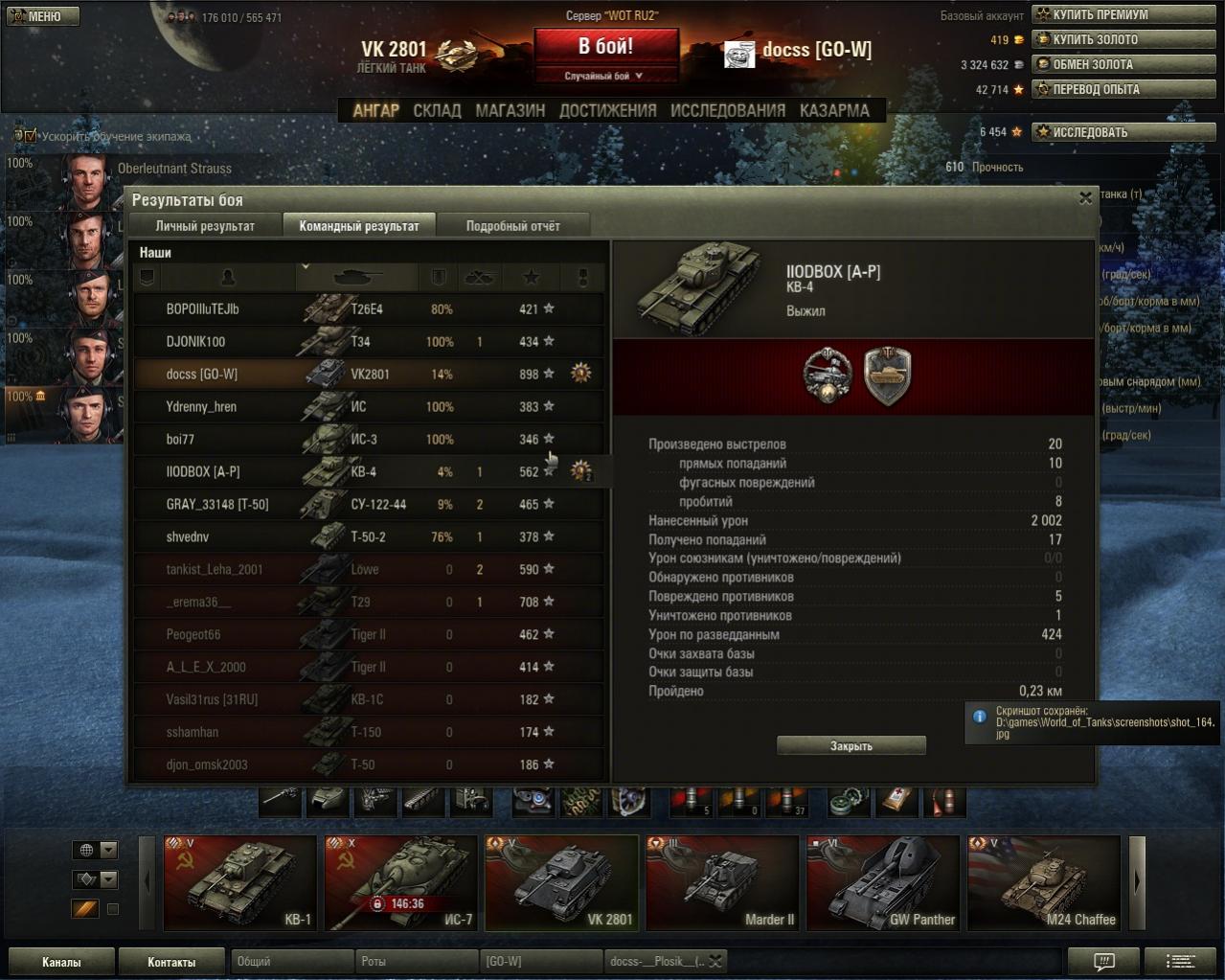Image resolution: width=1225 pixels, height=980 pixels.
Task: Switch to the Казарма section
Action: [x=834, y=110]
